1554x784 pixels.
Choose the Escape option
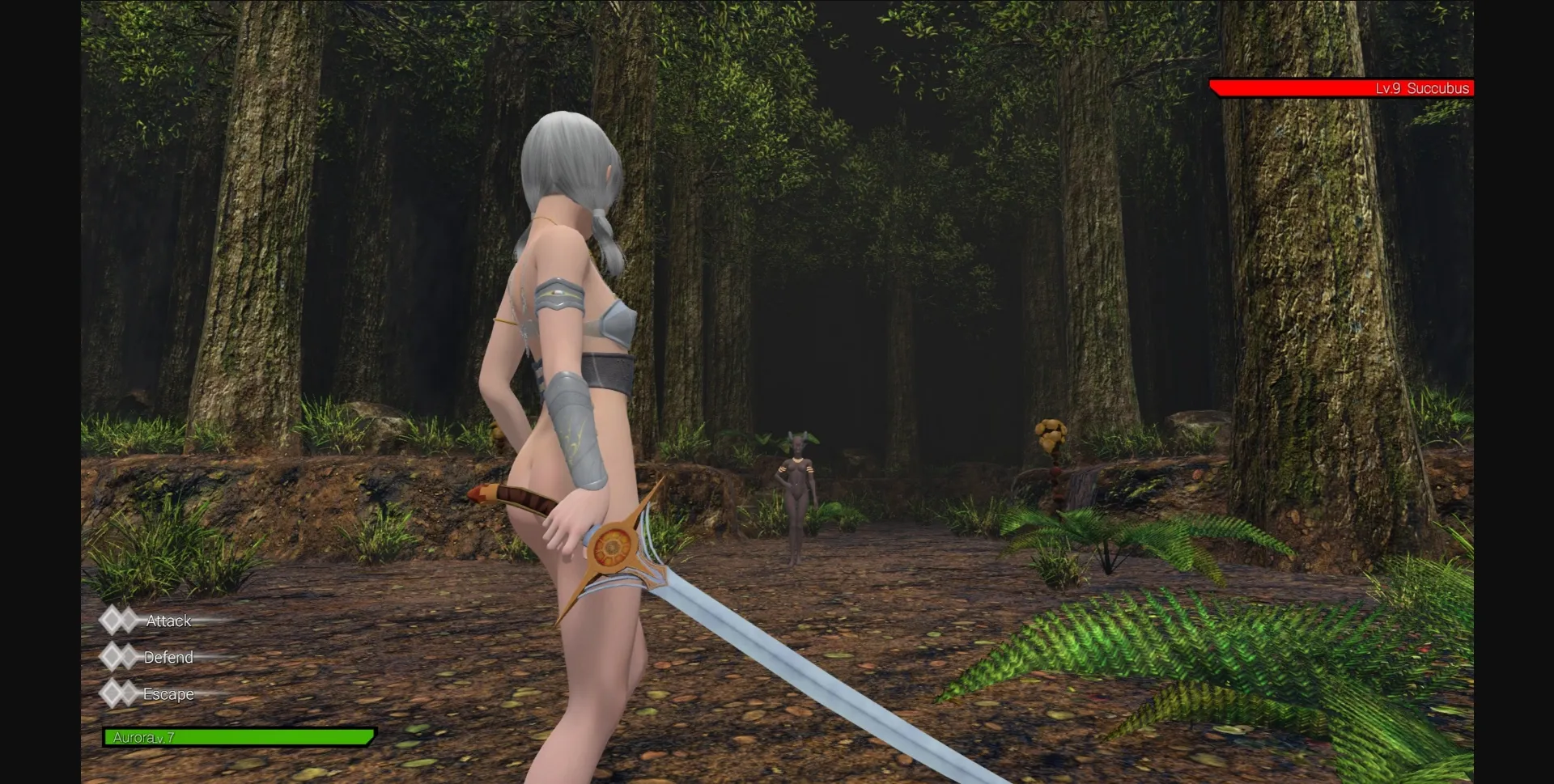click(168, 693)
